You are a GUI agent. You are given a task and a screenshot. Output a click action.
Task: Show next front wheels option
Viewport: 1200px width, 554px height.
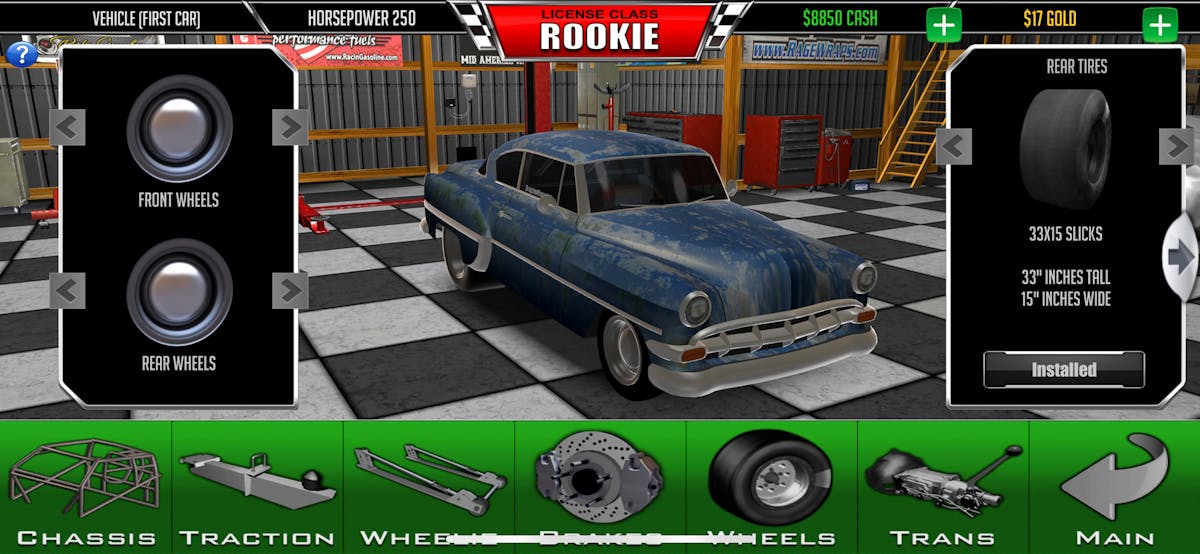290,127
